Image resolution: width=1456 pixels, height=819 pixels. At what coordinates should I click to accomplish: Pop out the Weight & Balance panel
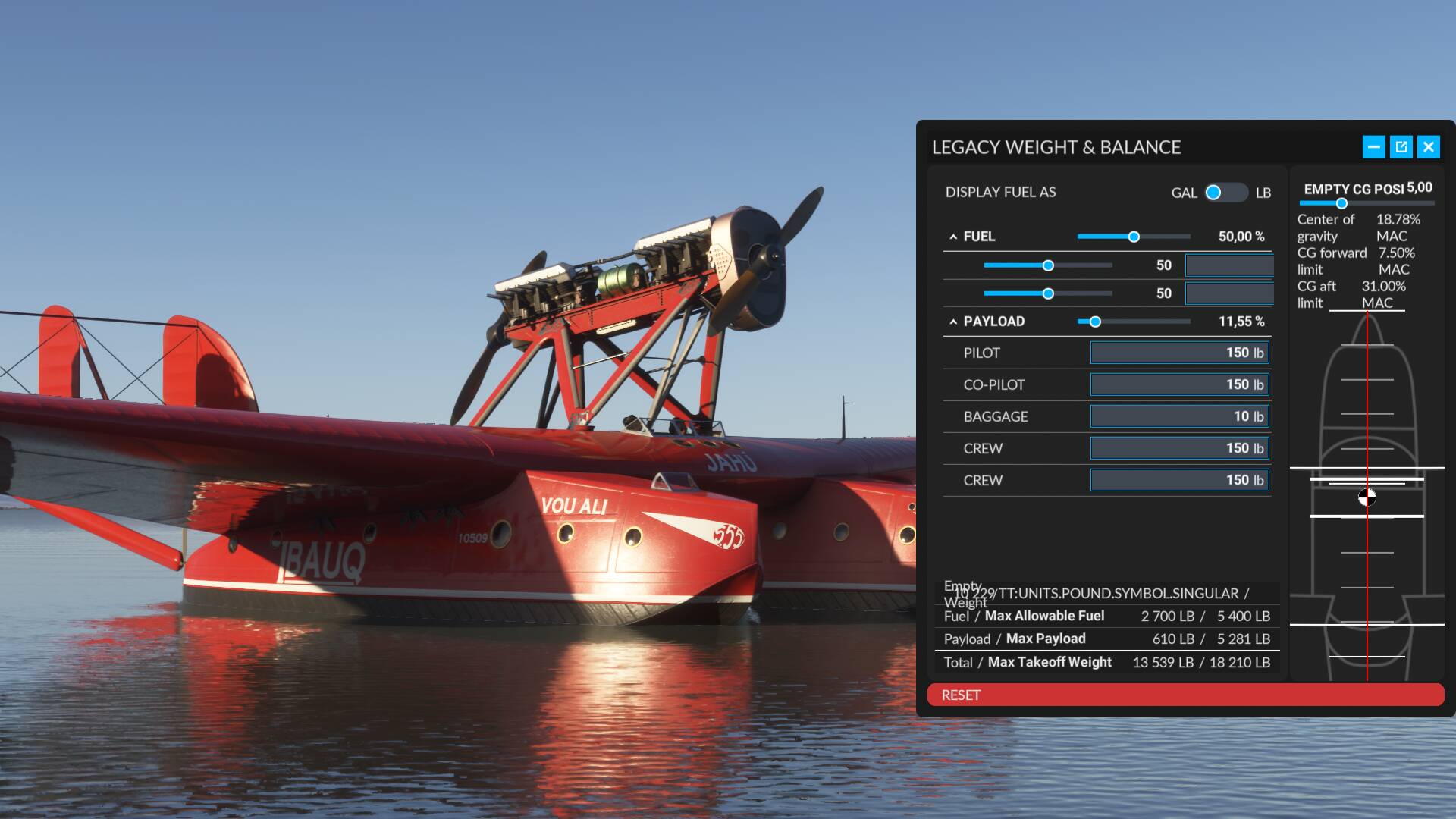click(x=1401, y=147)
